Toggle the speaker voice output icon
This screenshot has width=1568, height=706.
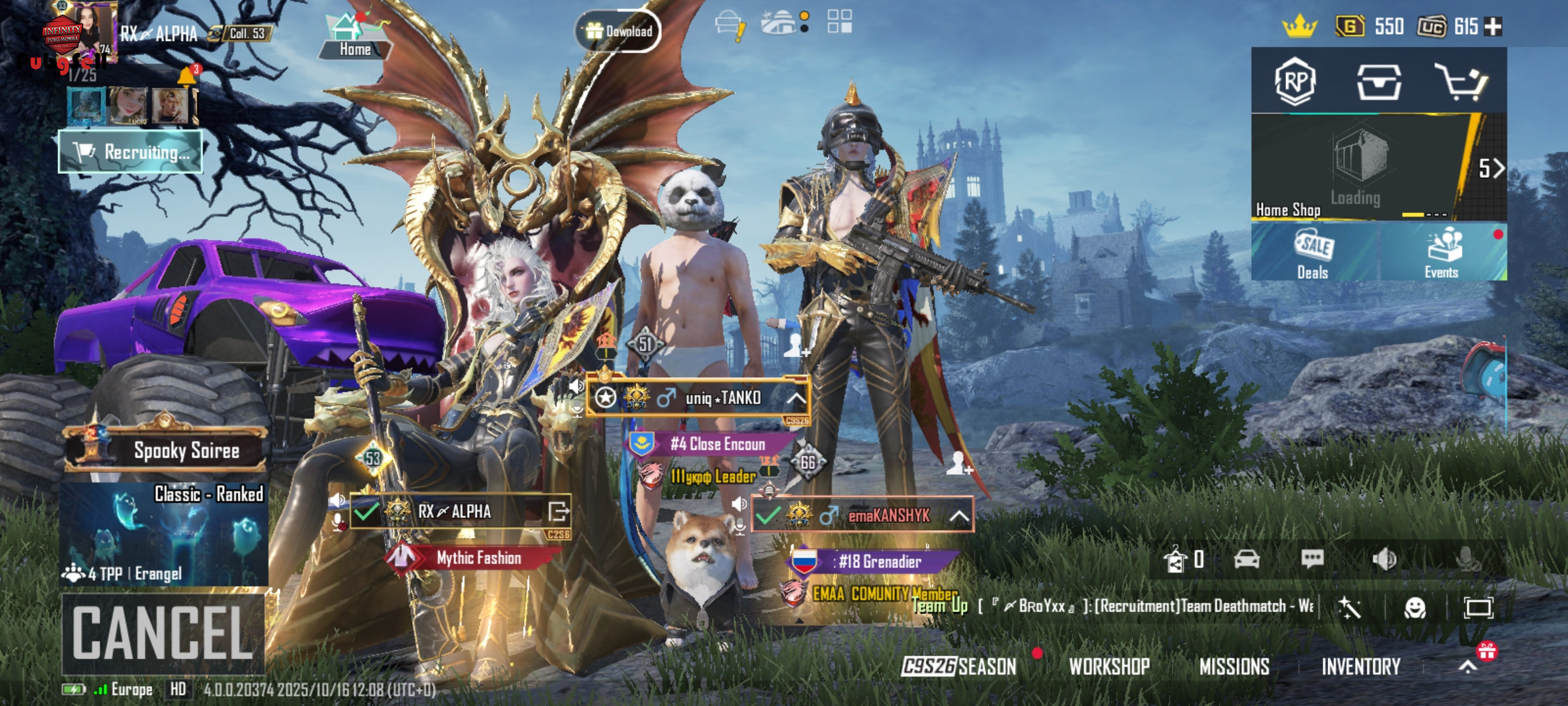tap(1384, 559)
